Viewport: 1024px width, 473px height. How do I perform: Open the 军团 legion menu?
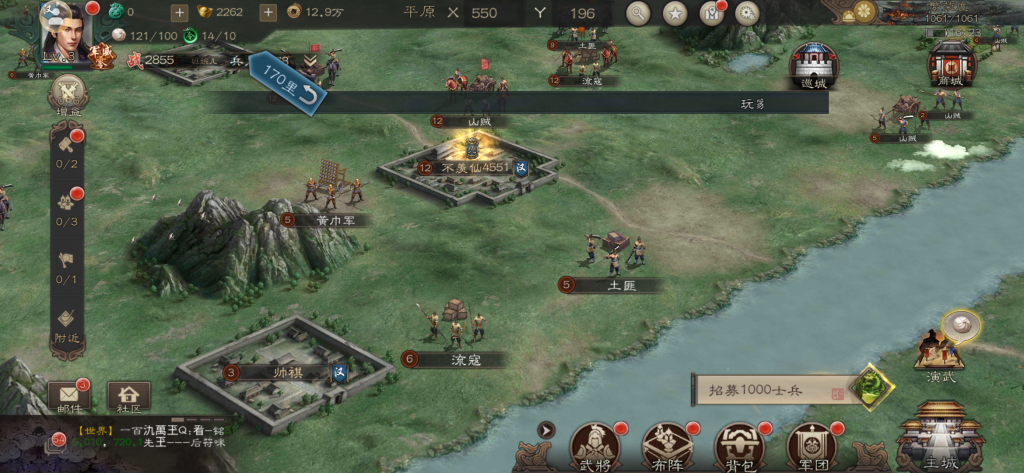tap(813, 446)
